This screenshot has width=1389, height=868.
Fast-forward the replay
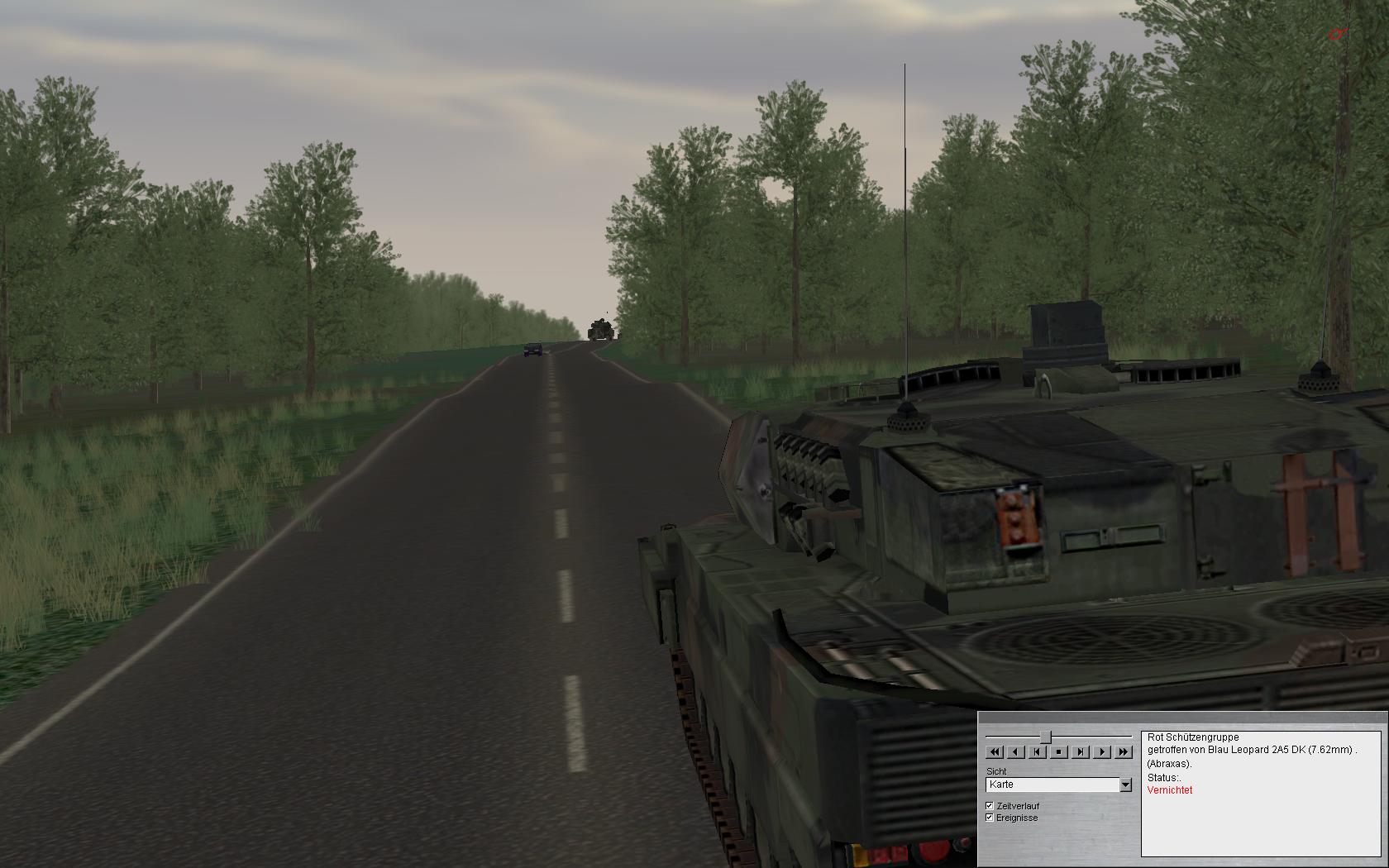(x=1123, y=752)
